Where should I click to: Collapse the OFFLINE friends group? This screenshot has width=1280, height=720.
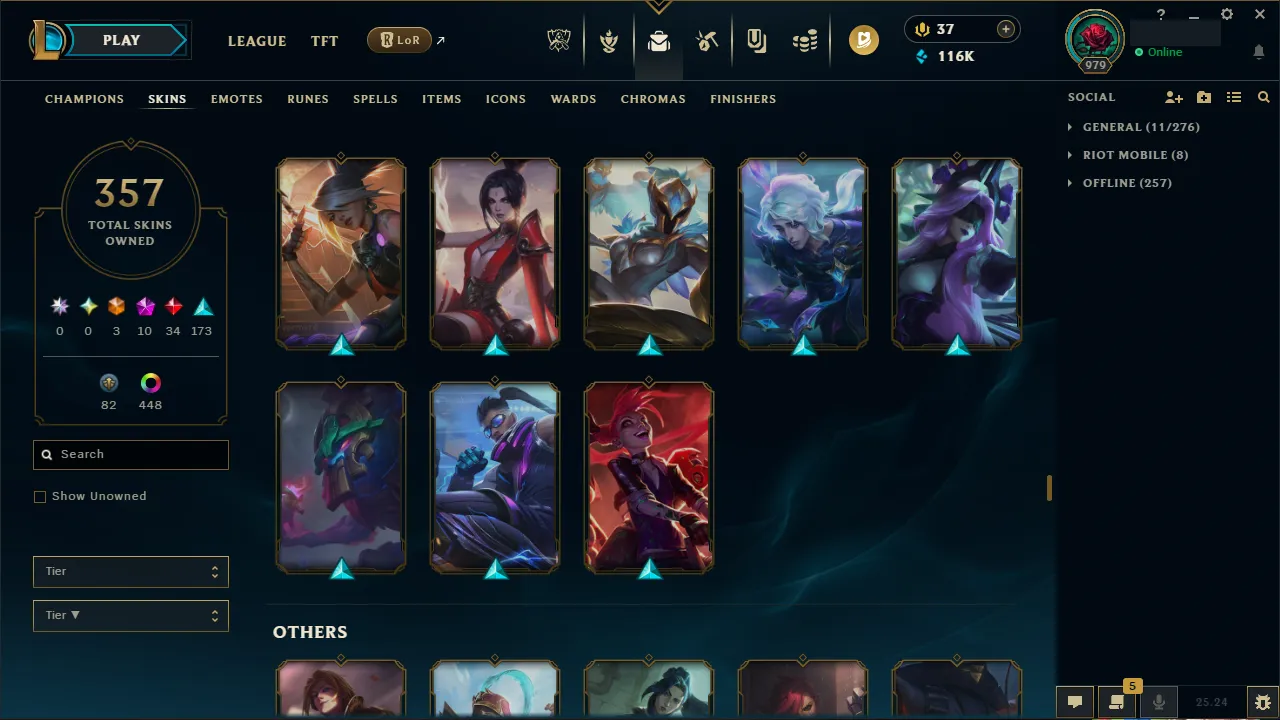pos(1128,183)
